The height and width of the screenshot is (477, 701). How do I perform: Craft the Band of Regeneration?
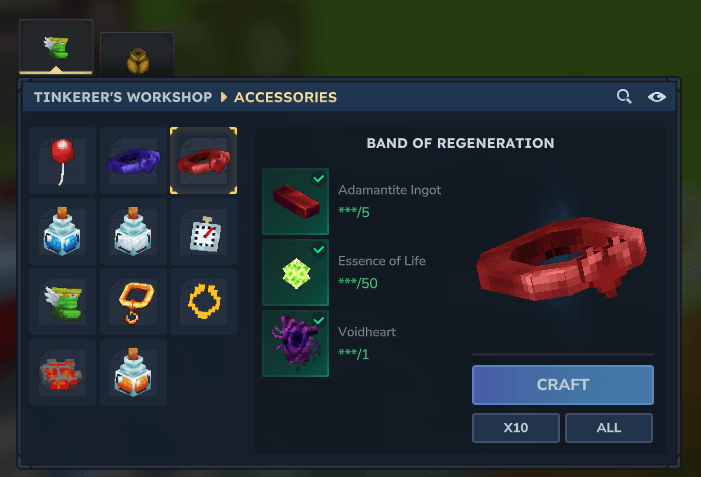tap(562, 385)
